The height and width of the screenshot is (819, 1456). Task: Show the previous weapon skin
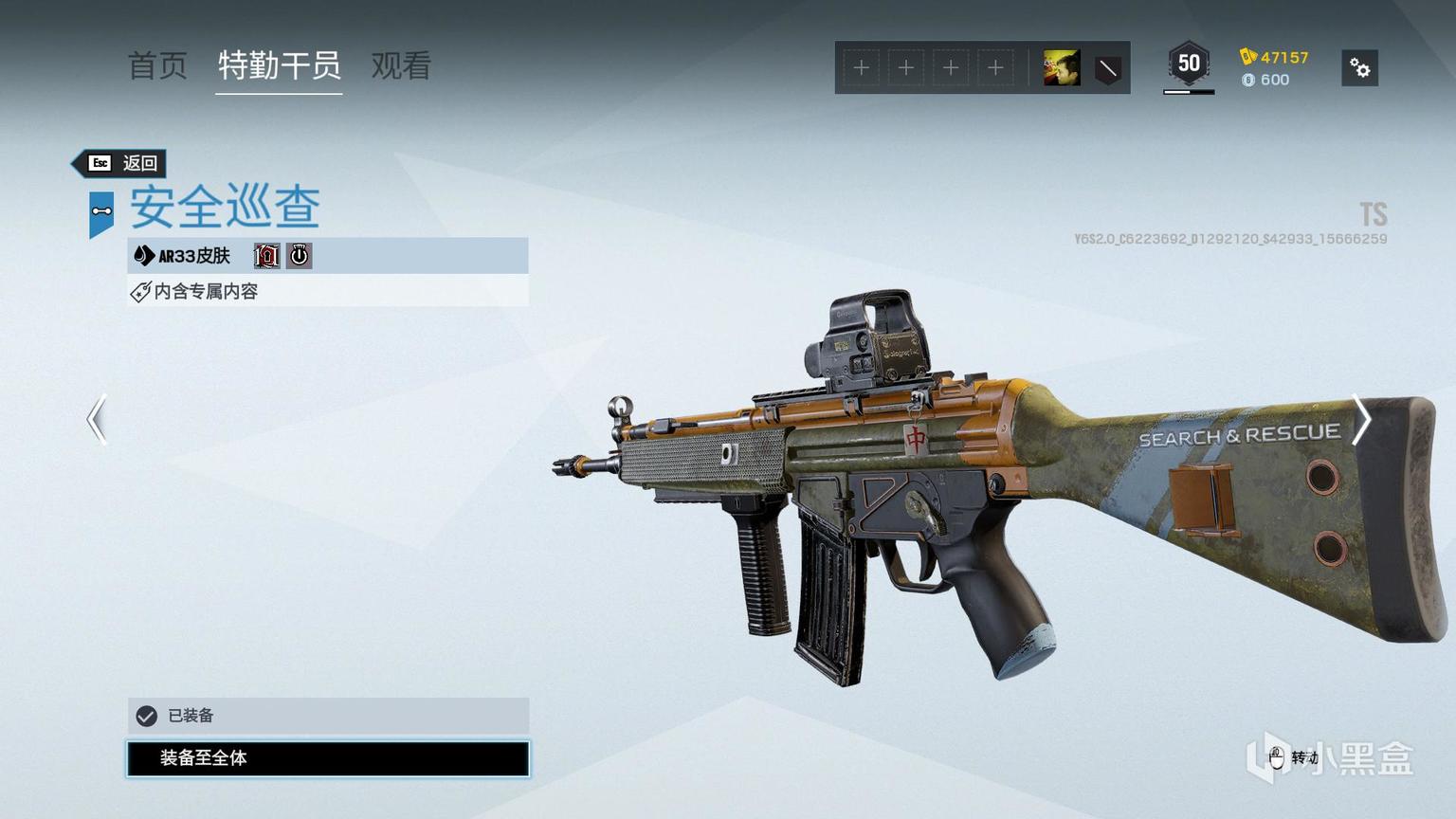click(x=97, y=419)
